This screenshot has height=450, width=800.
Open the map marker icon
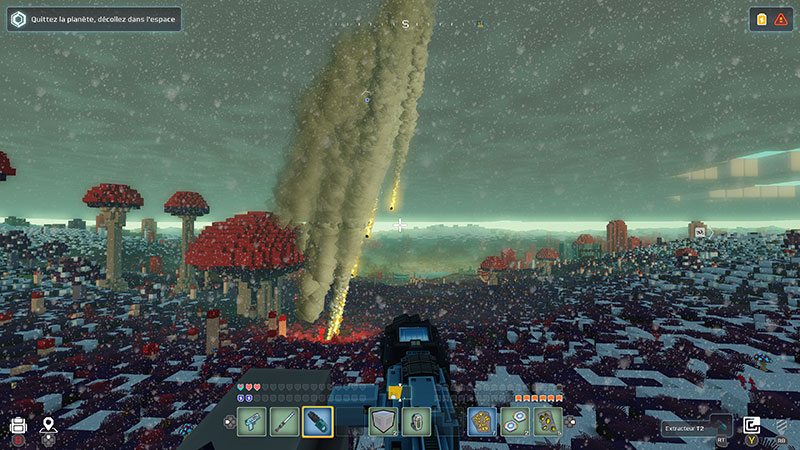tap(48, 427)
